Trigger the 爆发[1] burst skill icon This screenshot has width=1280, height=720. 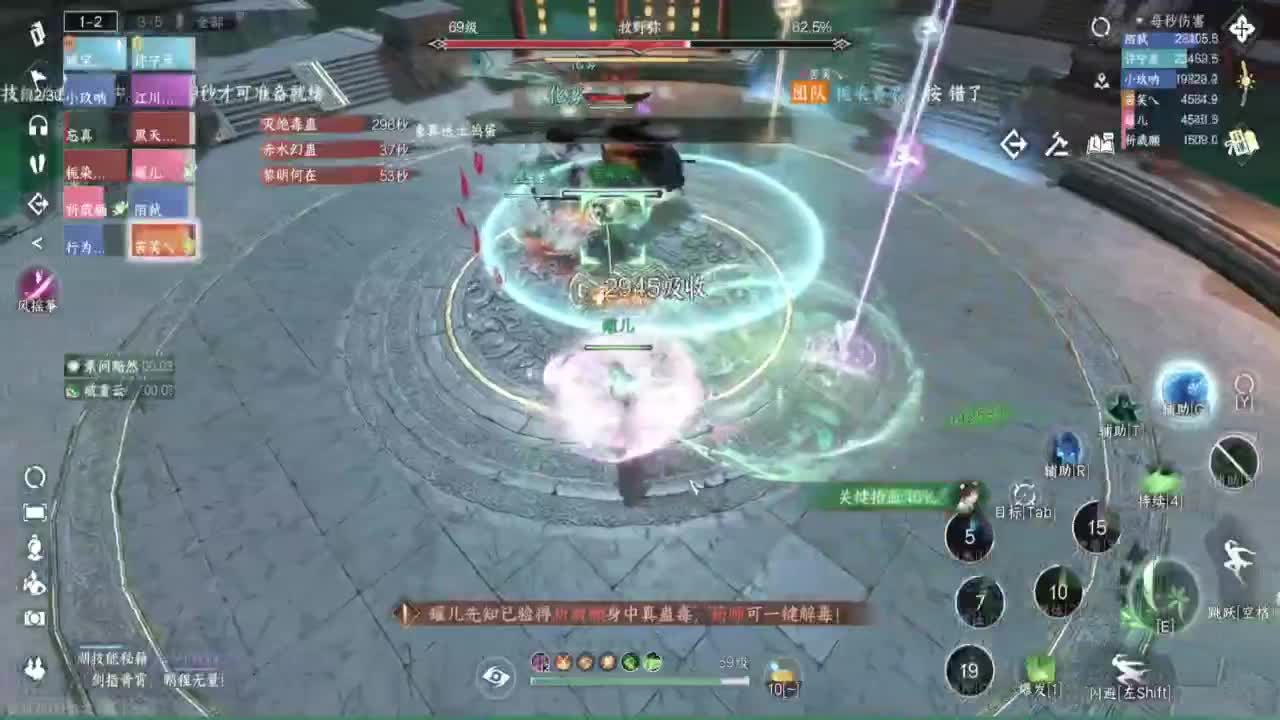pyautogui.click(x=1040, y=660)
